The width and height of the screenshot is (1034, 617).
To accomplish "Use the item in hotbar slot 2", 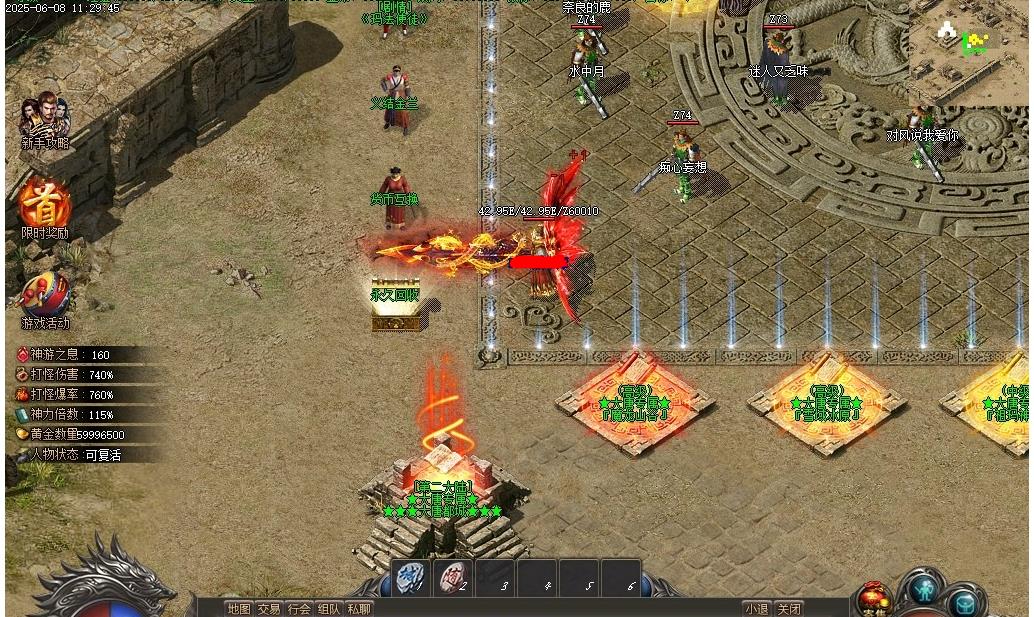I will pos(452,578).
